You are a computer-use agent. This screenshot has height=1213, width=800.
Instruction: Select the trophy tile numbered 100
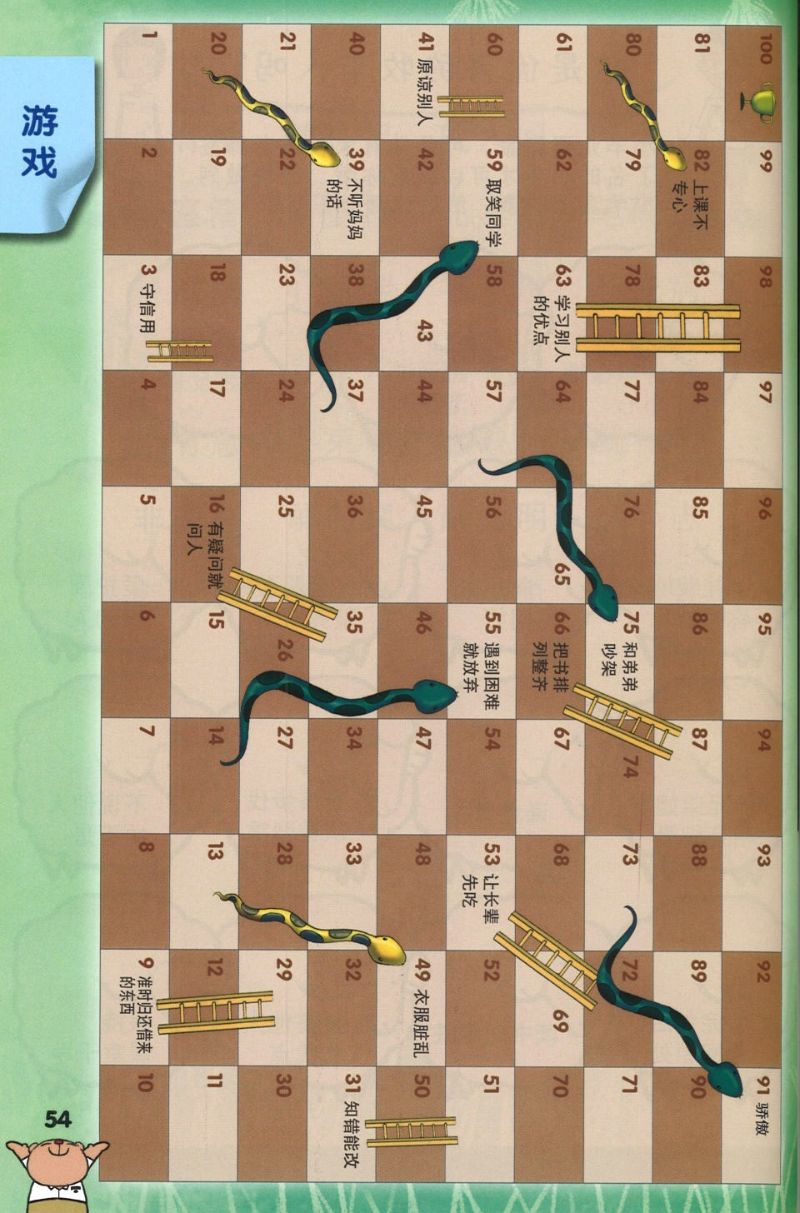pos(754,81)
